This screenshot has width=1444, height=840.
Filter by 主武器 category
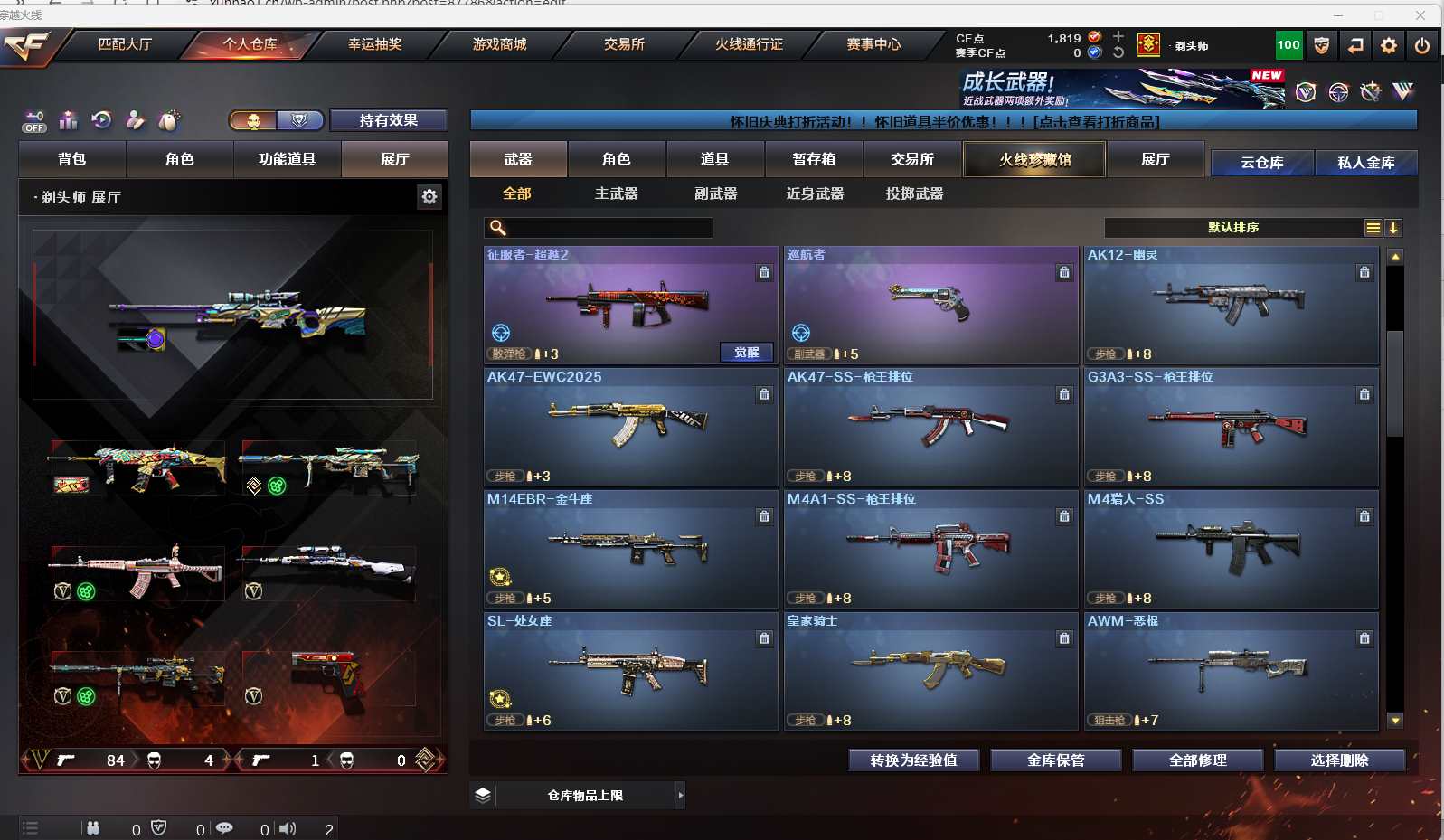[616, 193]
